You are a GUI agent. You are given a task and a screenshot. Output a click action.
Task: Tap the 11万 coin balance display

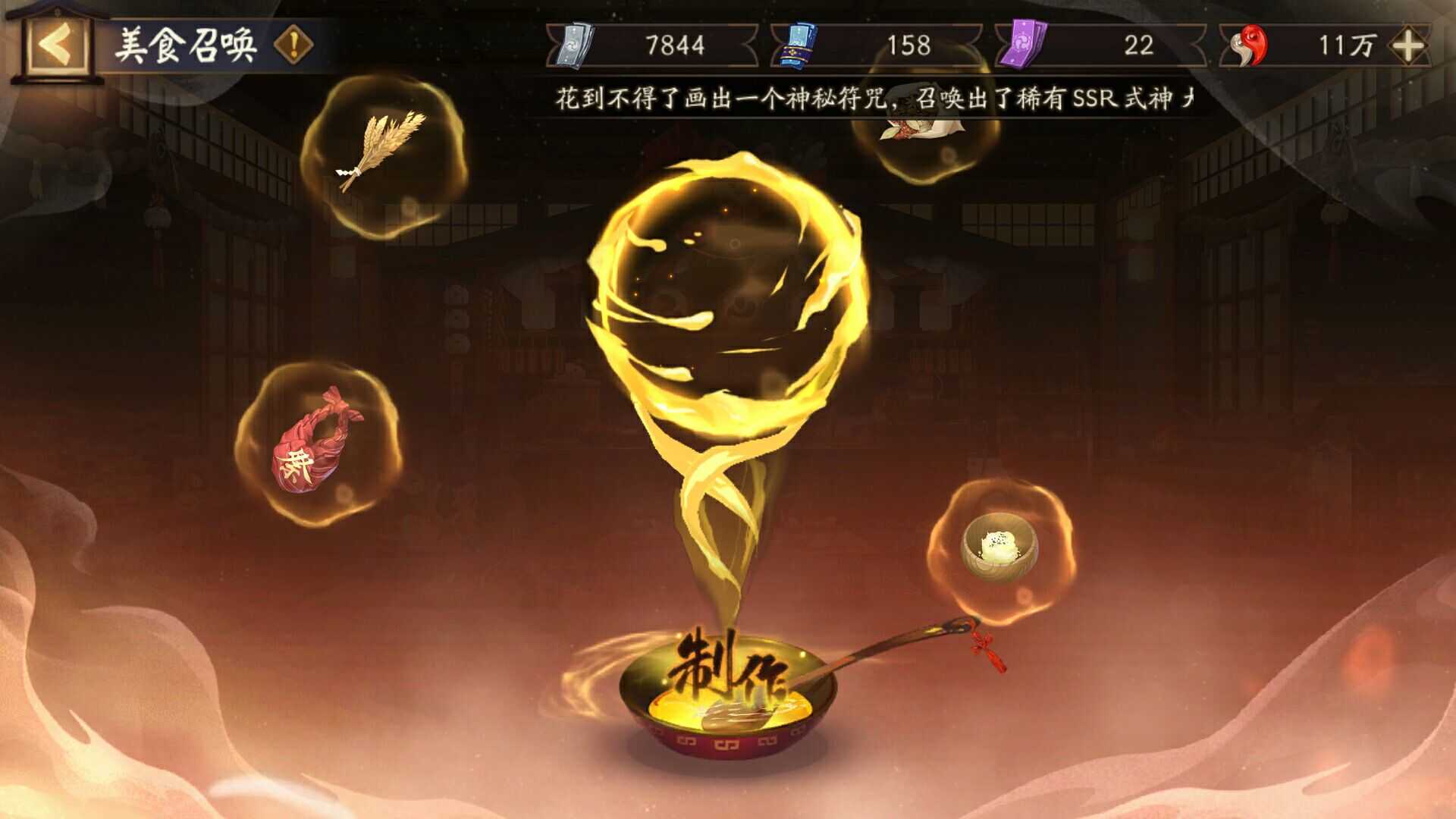[1350, 45]
